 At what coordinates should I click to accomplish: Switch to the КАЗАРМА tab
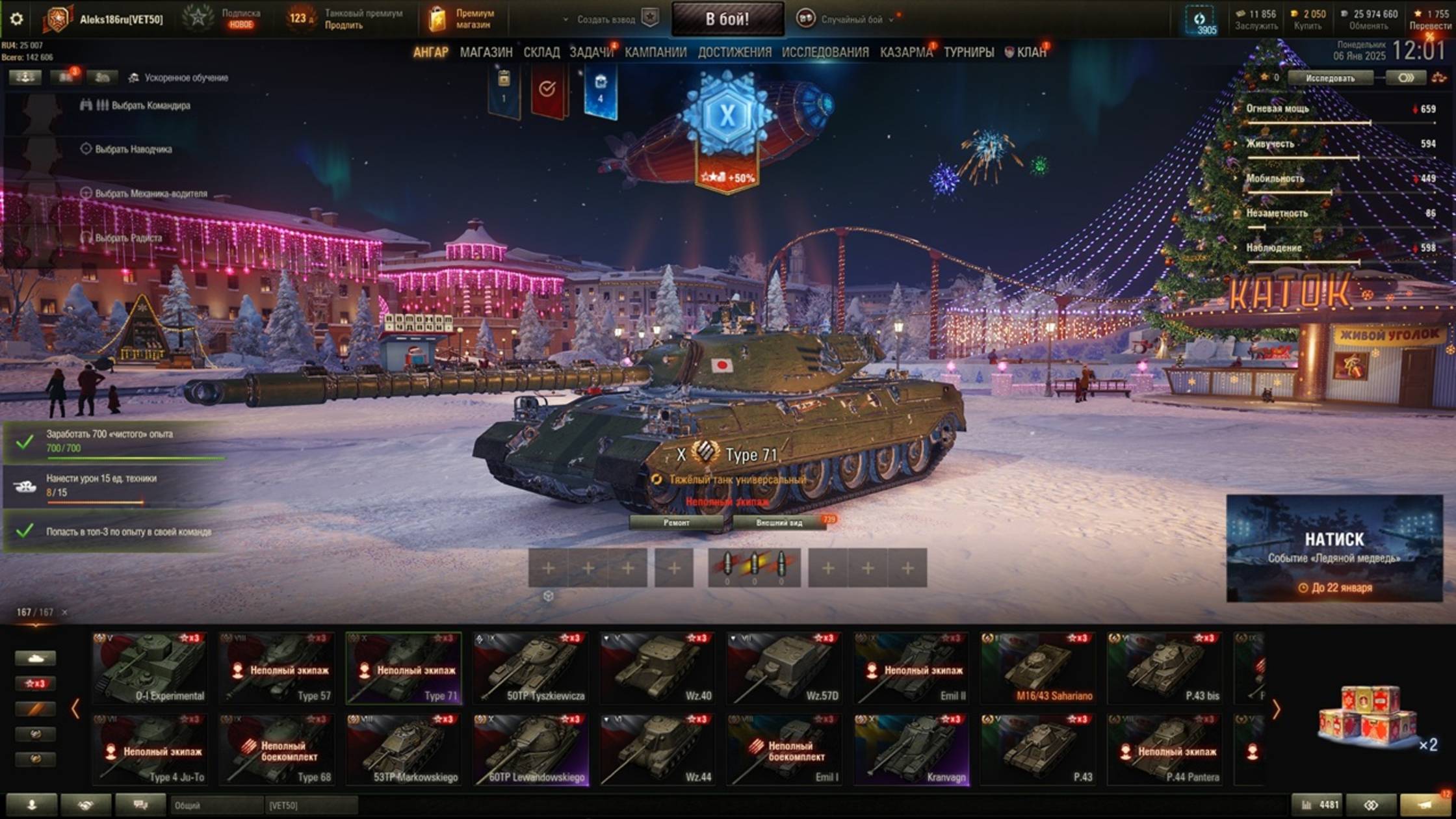point(906,52)
